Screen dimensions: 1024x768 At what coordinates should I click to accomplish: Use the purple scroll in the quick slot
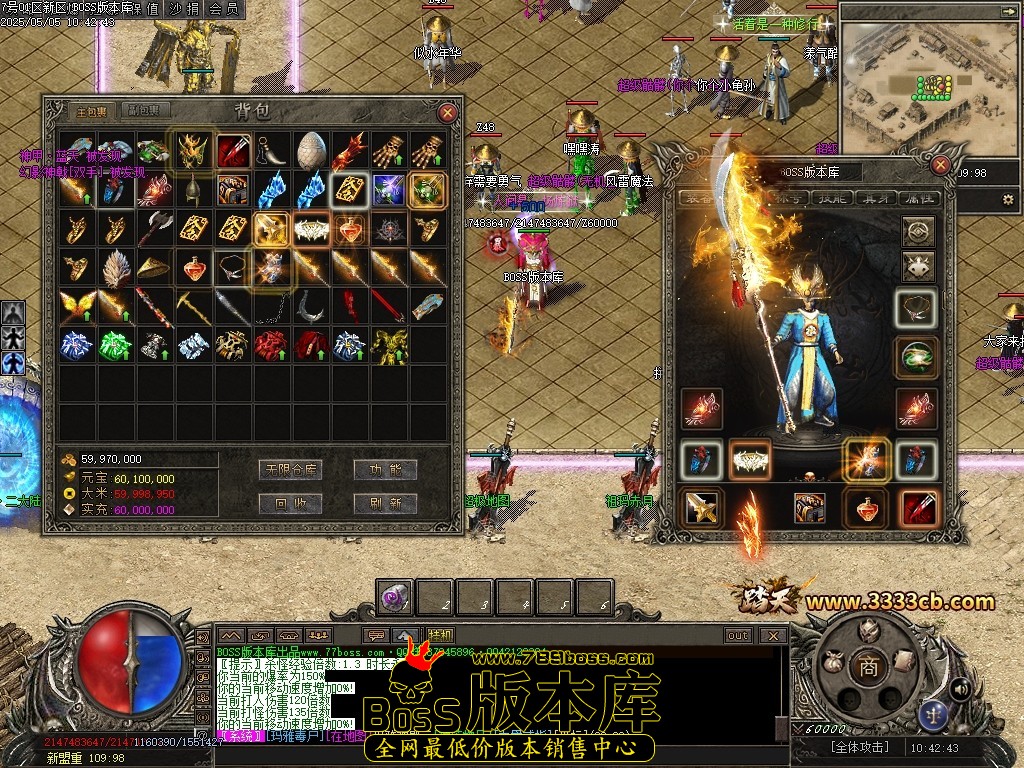394,598
